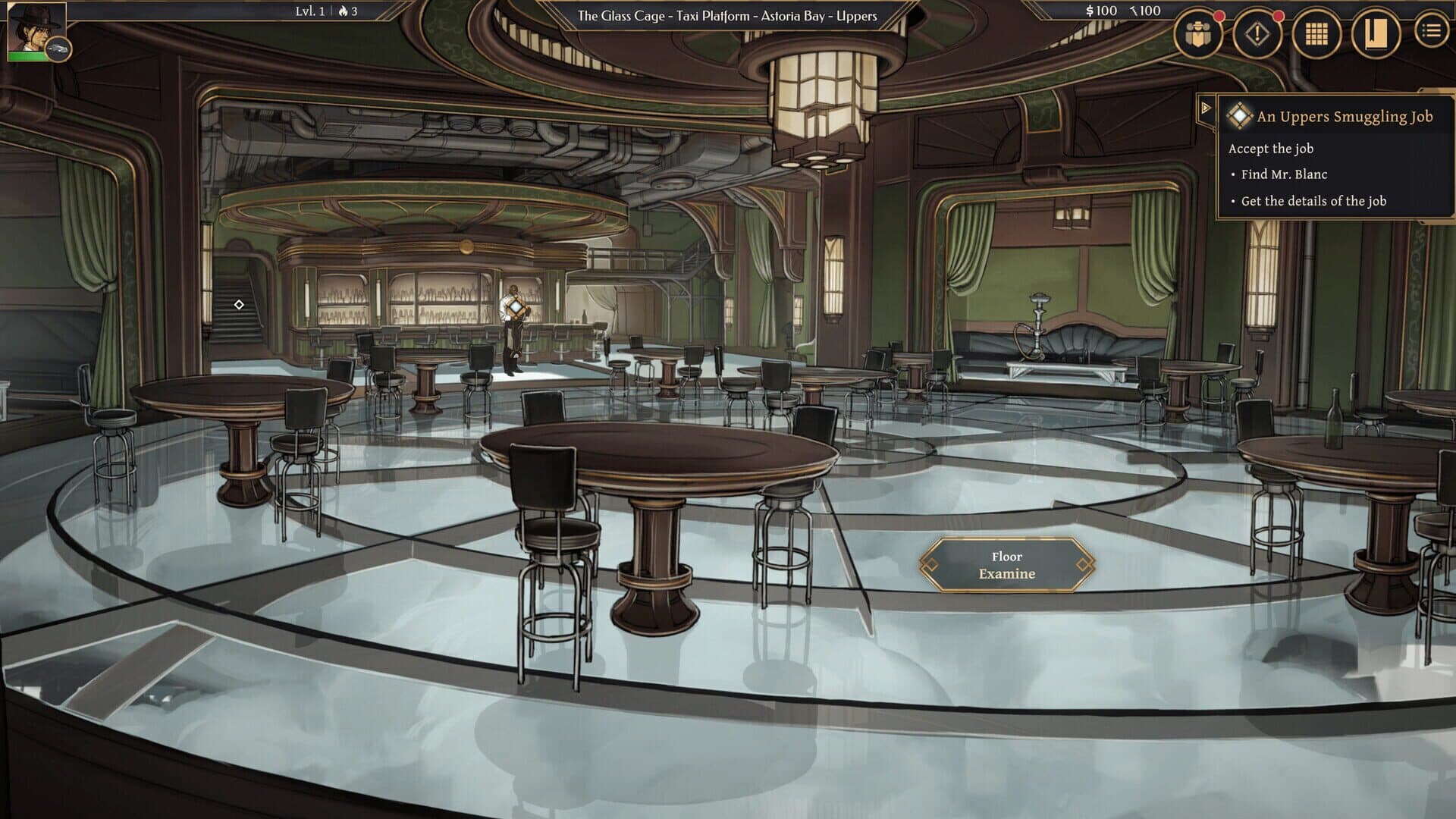Open the quest alerts diamond icon
This screenshot has width=1456, height=819.
pyautogui.click(x=1256, y=33)
